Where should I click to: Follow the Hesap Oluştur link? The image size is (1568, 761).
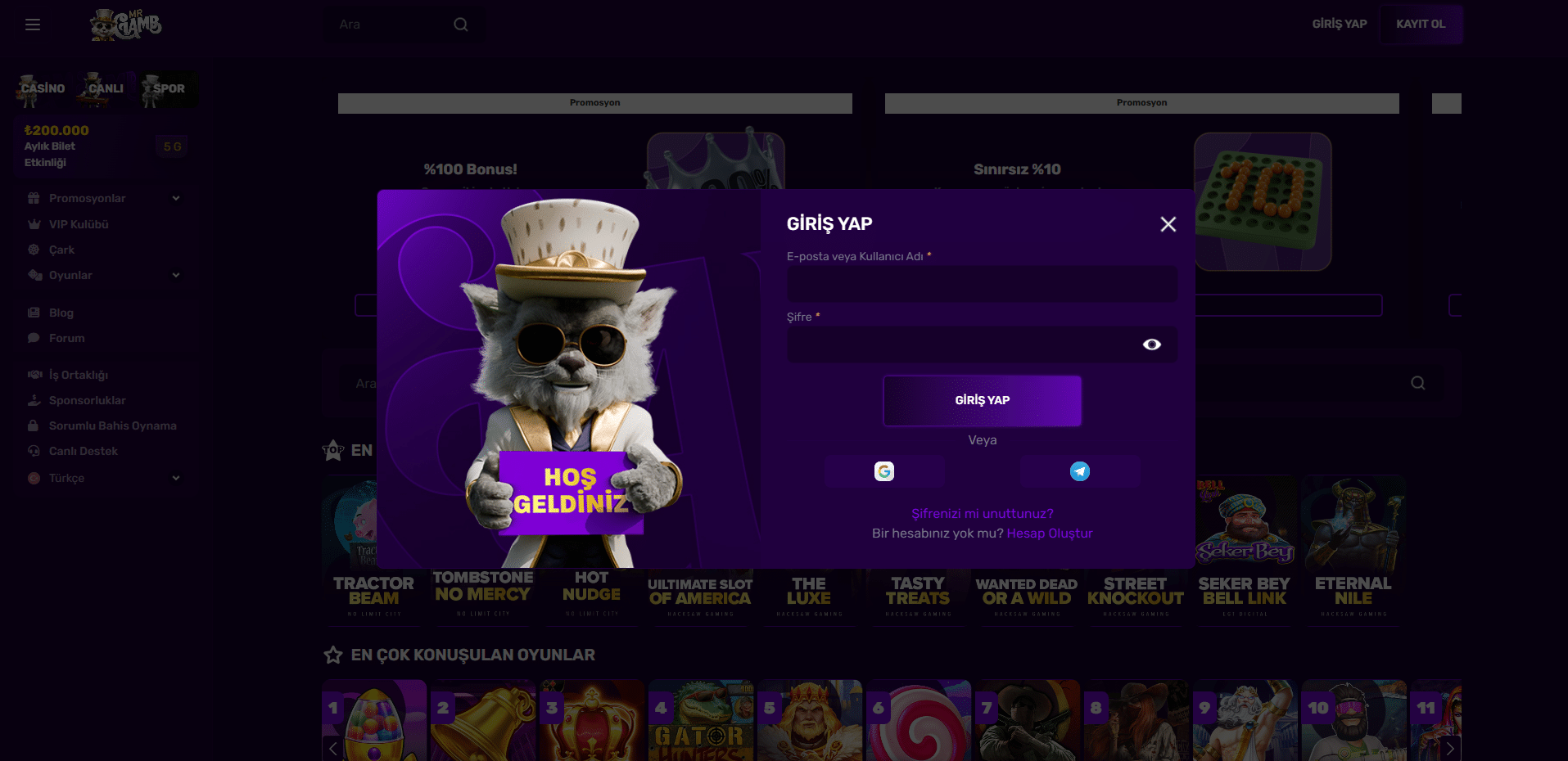pos(1049,534)
